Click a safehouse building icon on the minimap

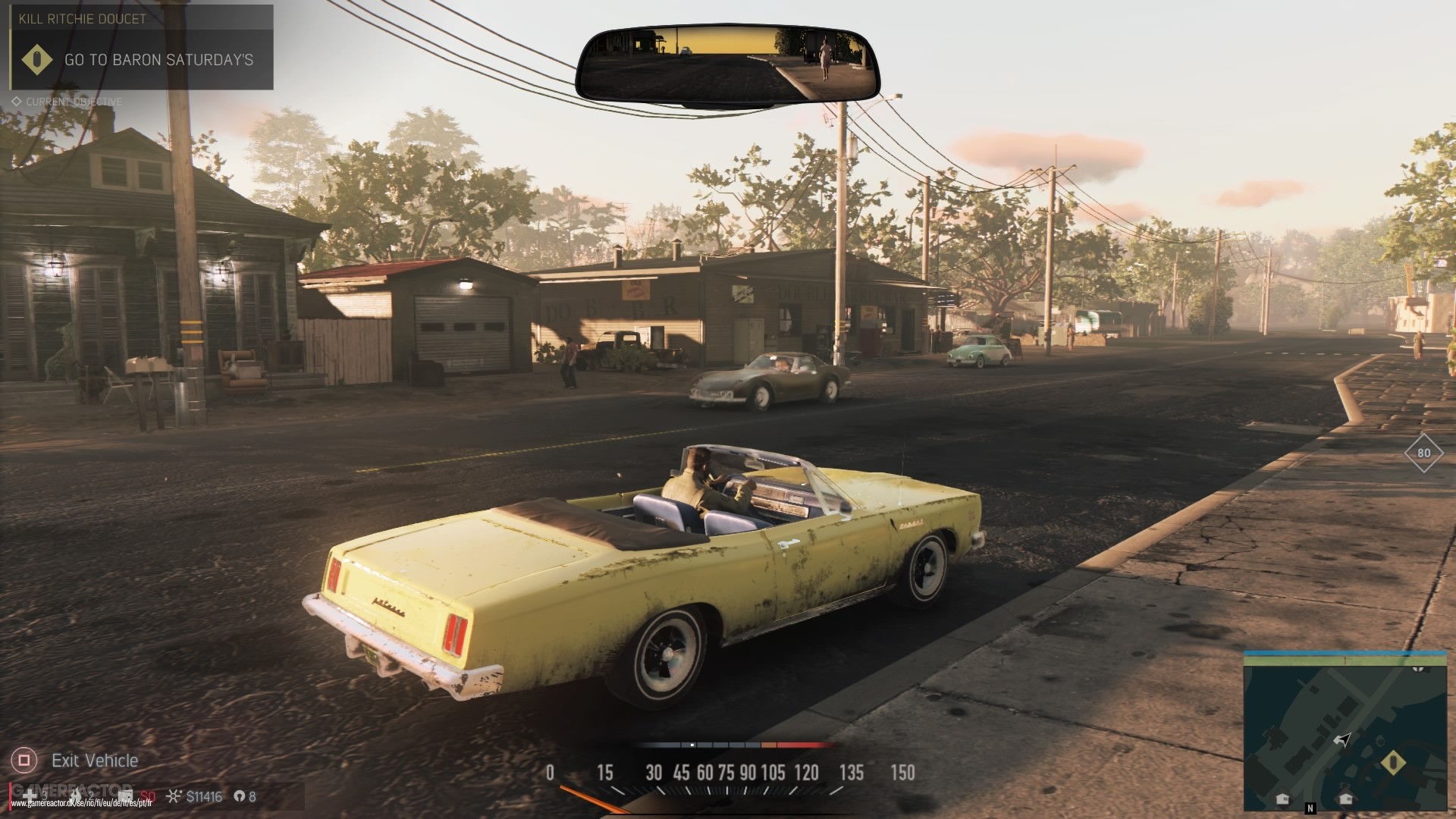[x=1282, y=798]
